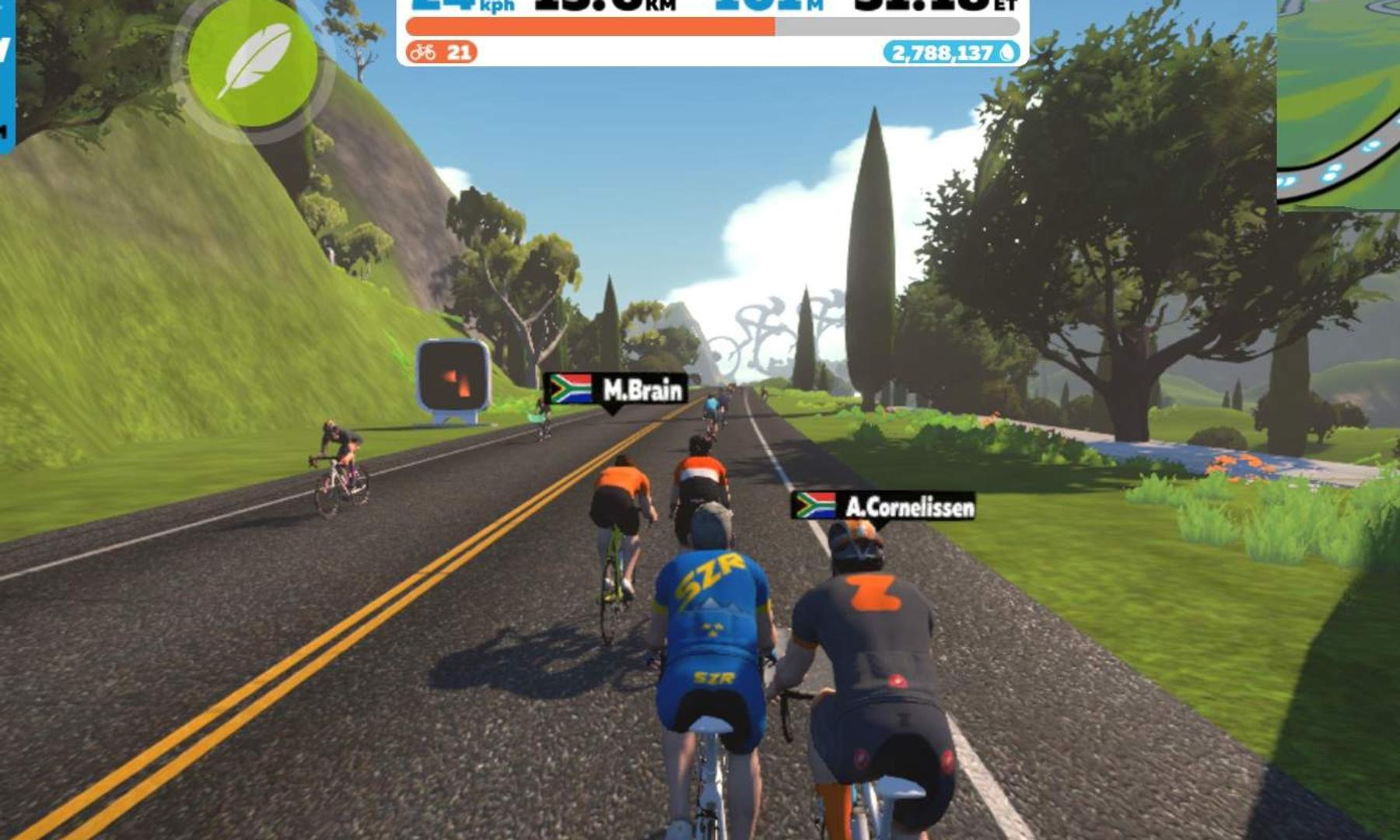The height and width of the screenshot is (840, 1400).
Task: Select rider A.Cornelissen's name tag
Action: tap(883, 507)
